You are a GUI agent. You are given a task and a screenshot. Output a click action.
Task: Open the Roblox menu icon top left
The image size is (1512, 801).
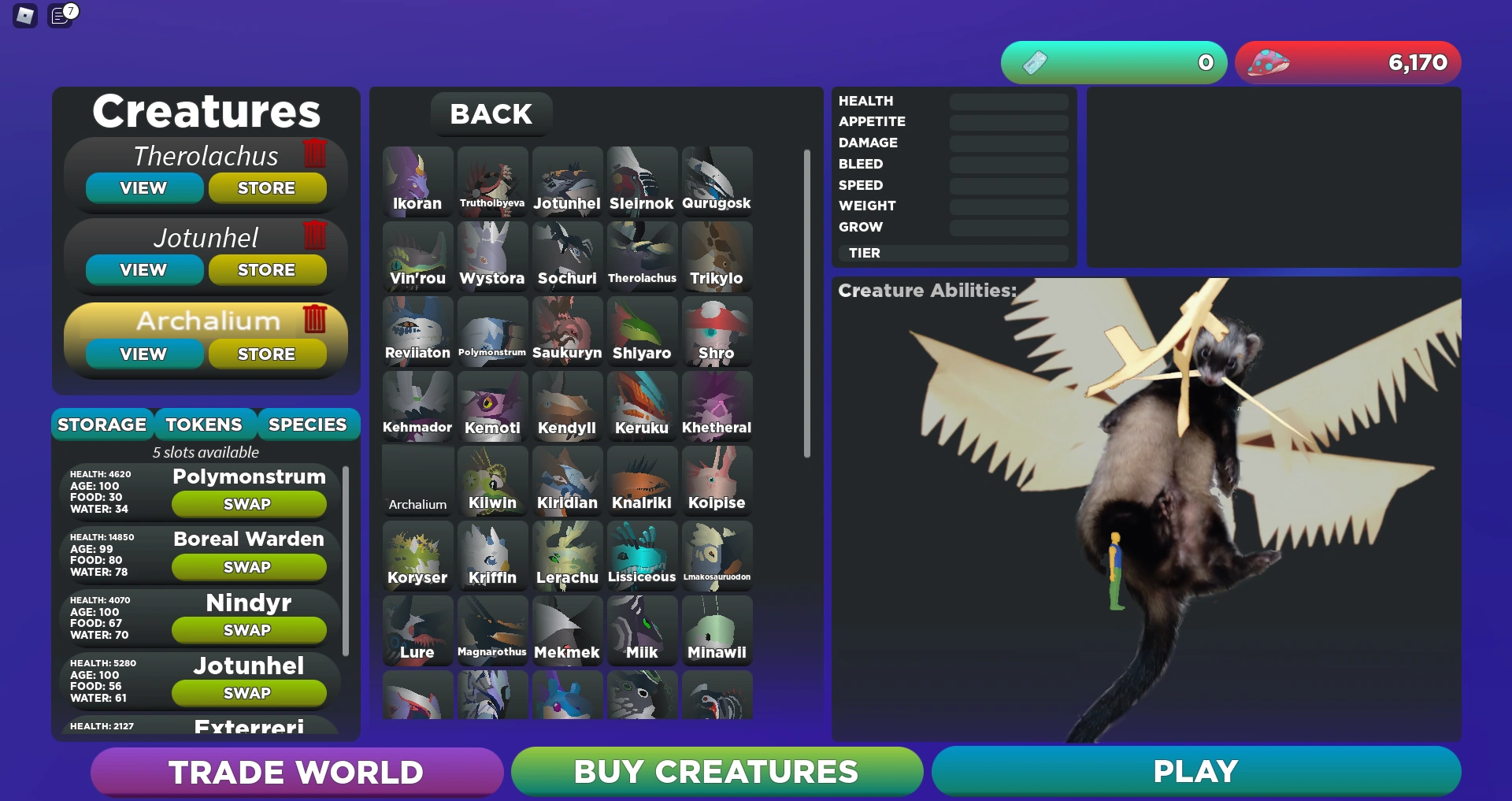pos(24,16)
